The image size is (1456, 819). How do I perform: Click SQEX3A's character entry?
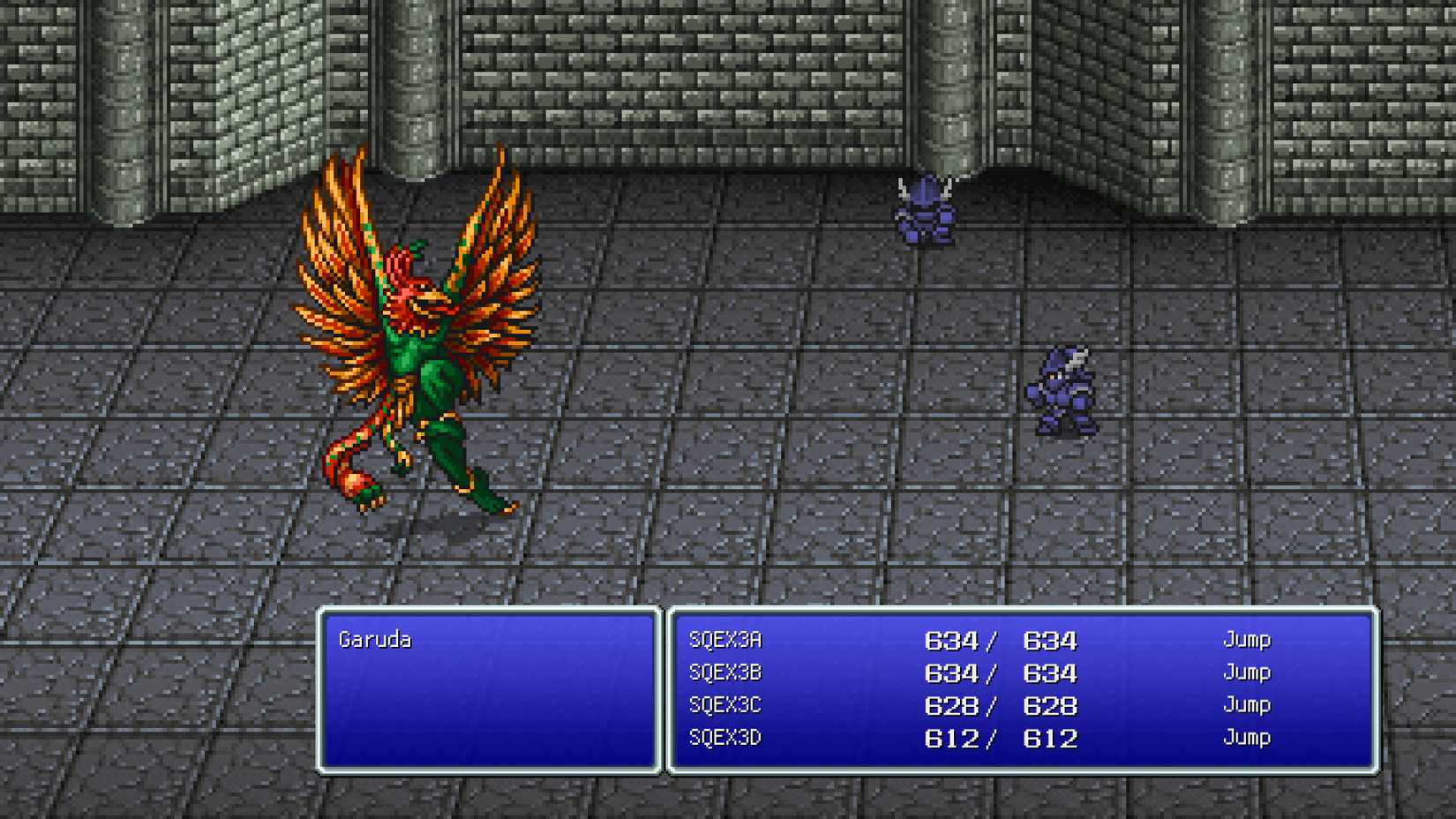[x=724, y=640]
